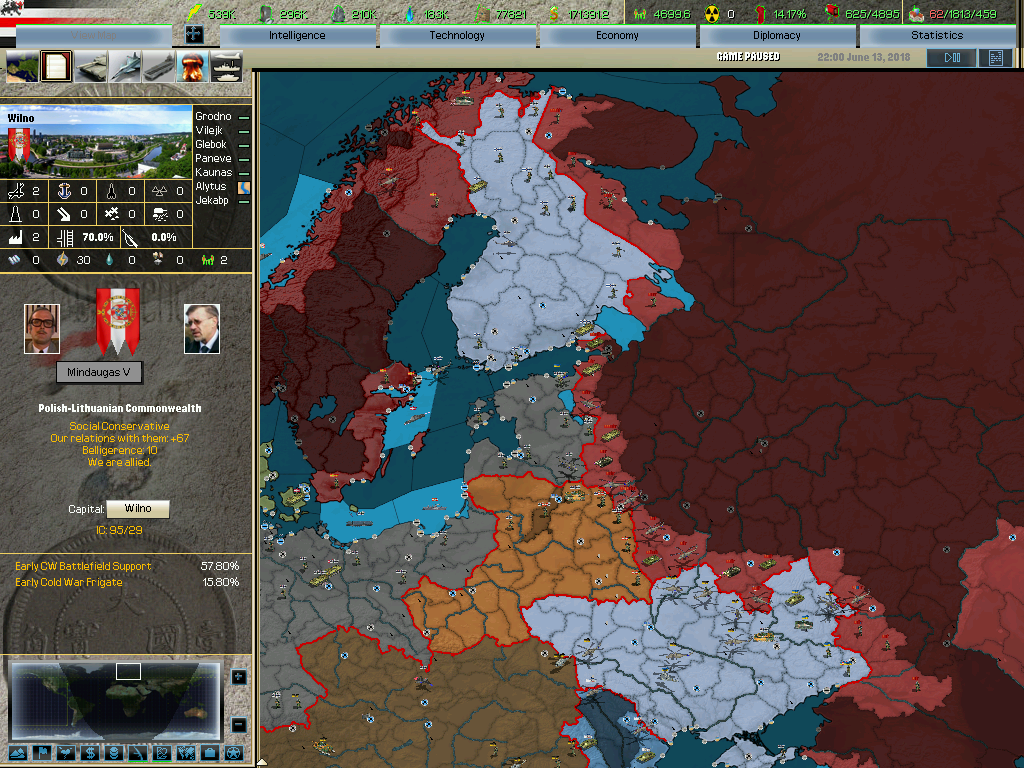Click the world minimap

pyautogui.click(x=113, y=698)
